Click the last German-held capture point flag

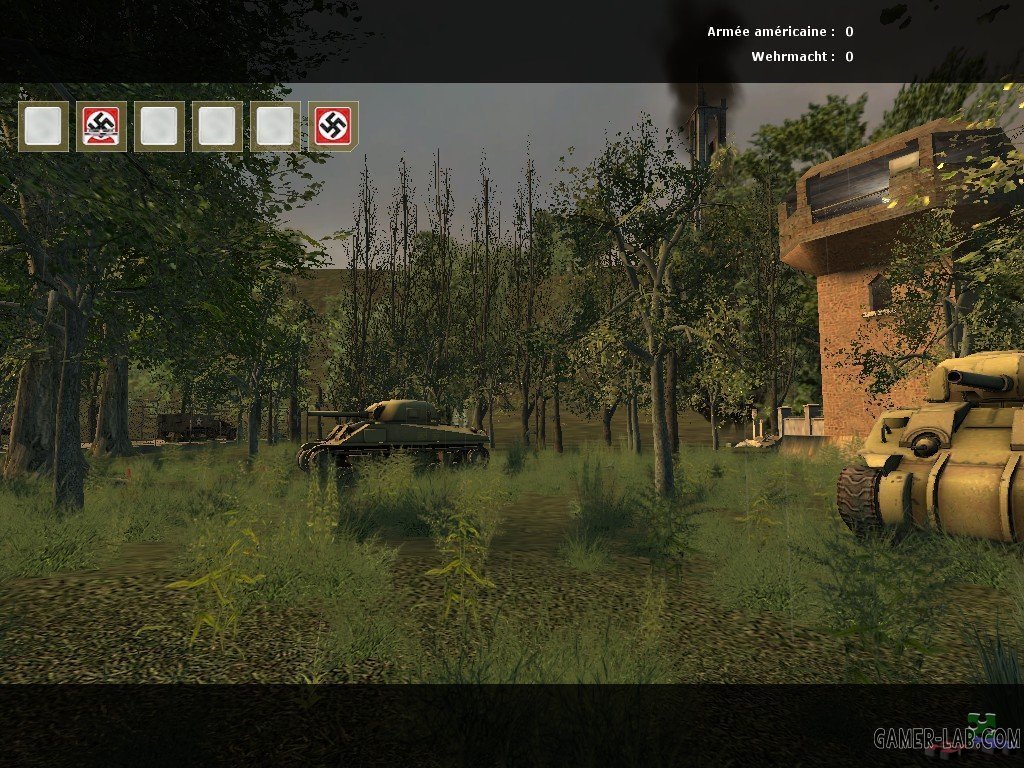pos(333,126)
